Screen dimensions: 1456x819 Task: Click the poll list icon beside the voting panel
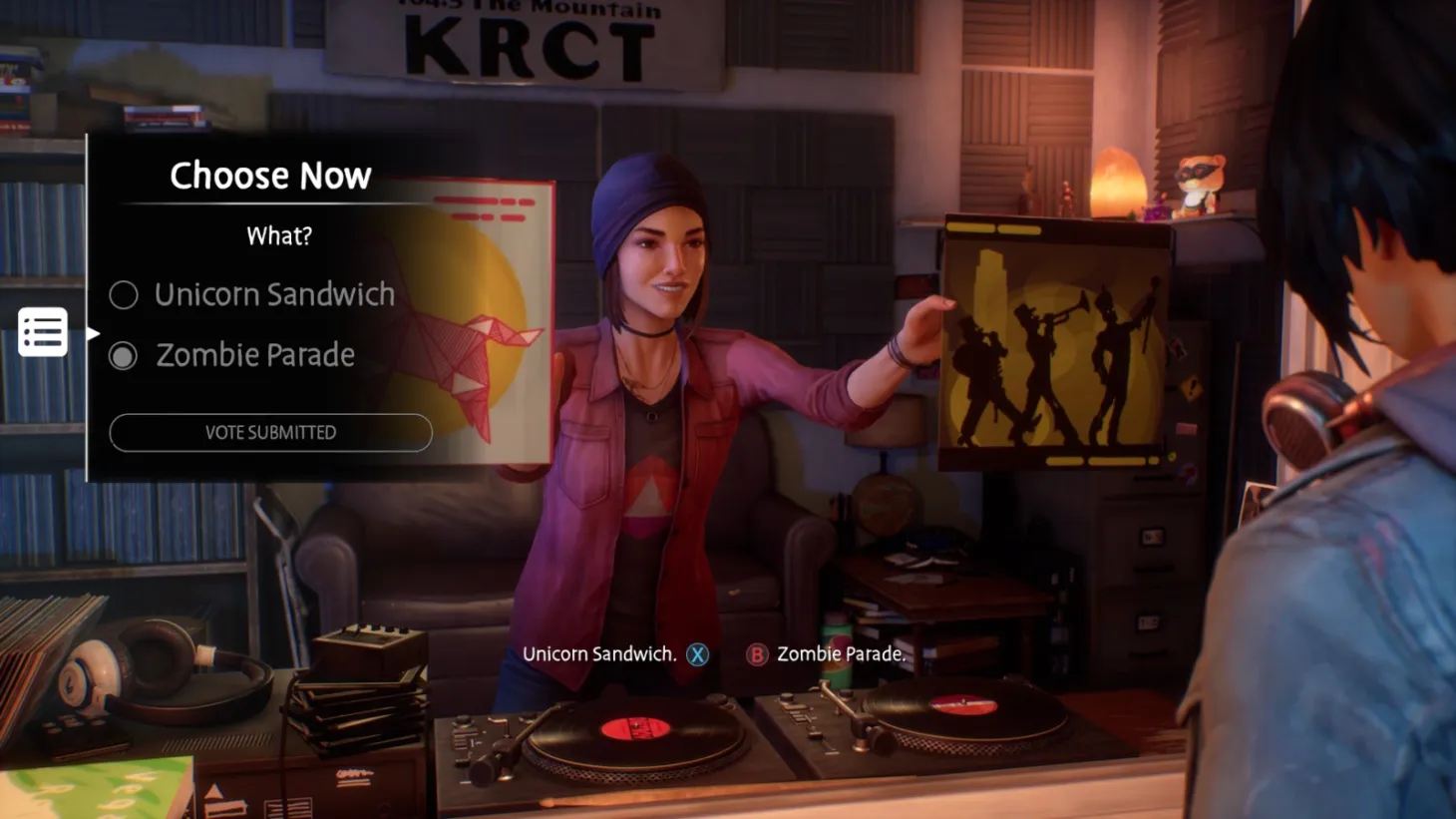point(42,330)
